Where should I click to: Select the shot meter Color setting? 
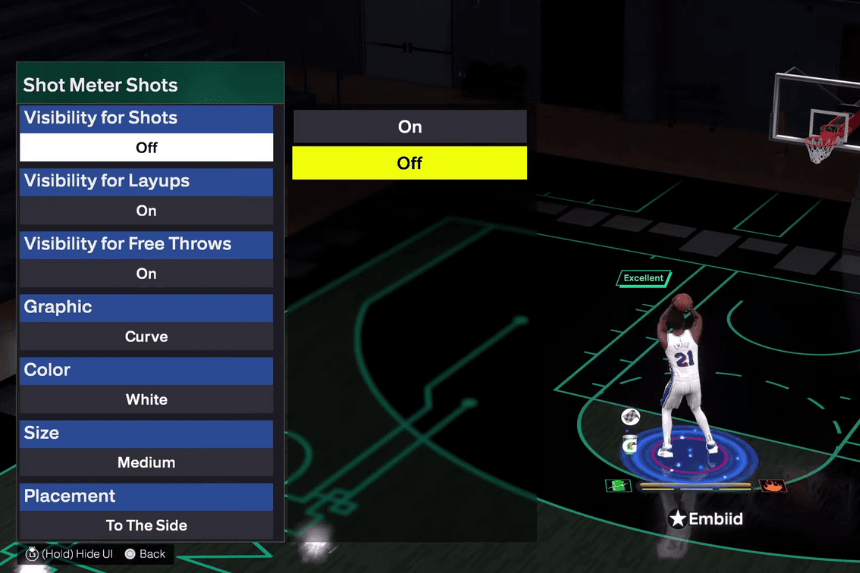[x=146, y=385]
